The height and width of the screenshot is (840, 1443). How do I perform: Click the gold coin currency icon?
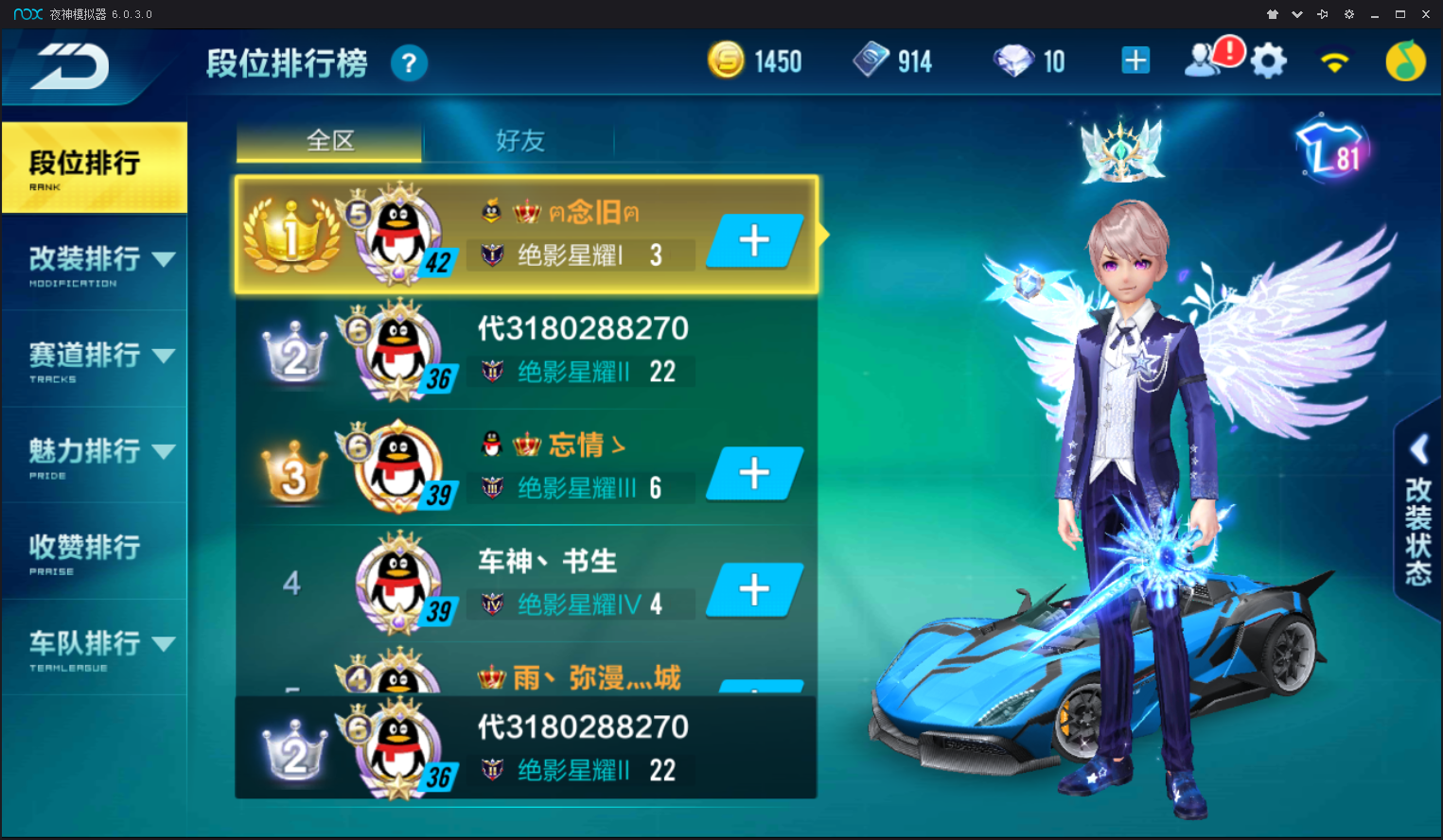(726, 60)
